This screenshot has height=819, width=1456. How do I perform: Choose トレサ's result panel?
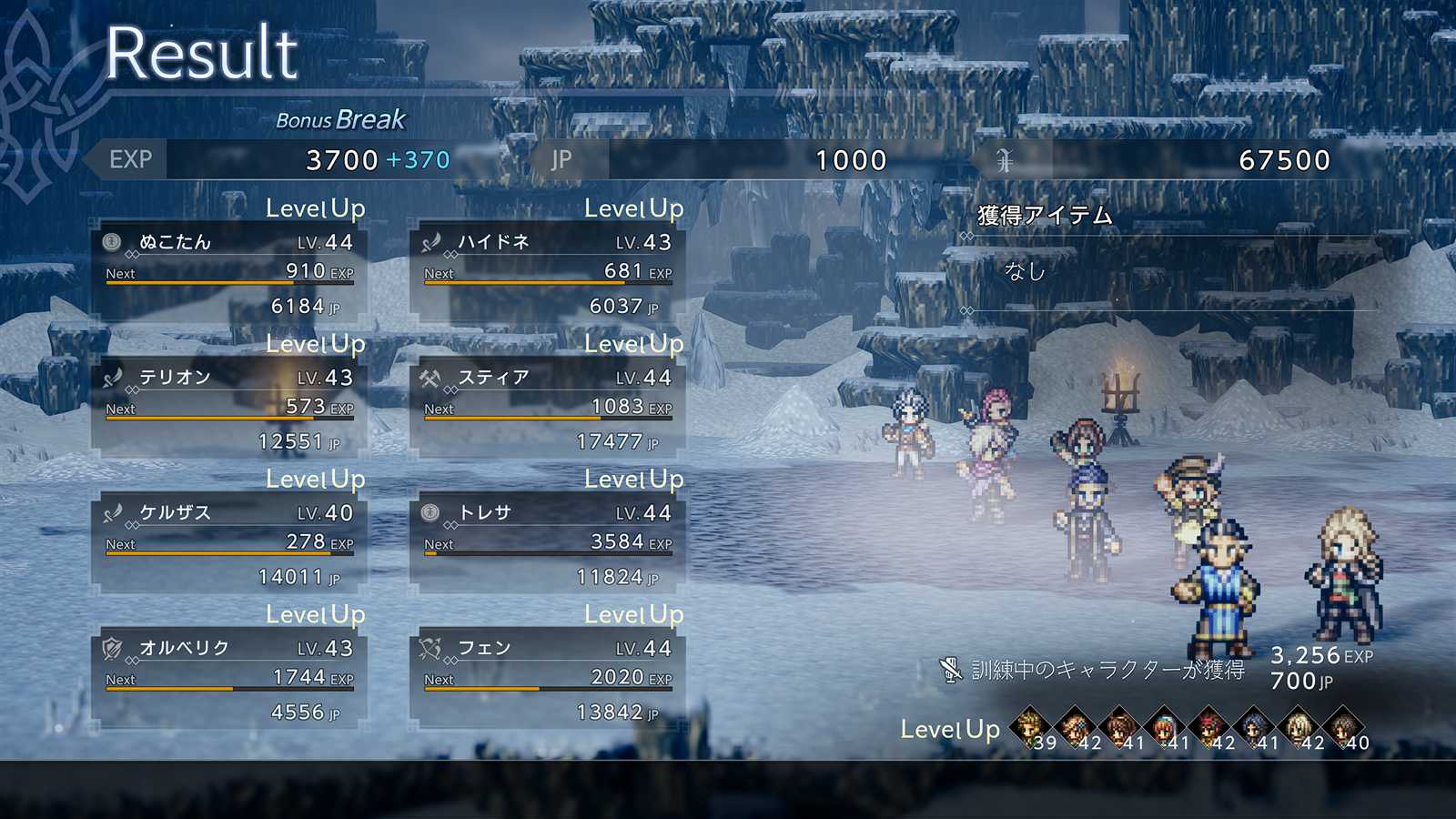548,544
